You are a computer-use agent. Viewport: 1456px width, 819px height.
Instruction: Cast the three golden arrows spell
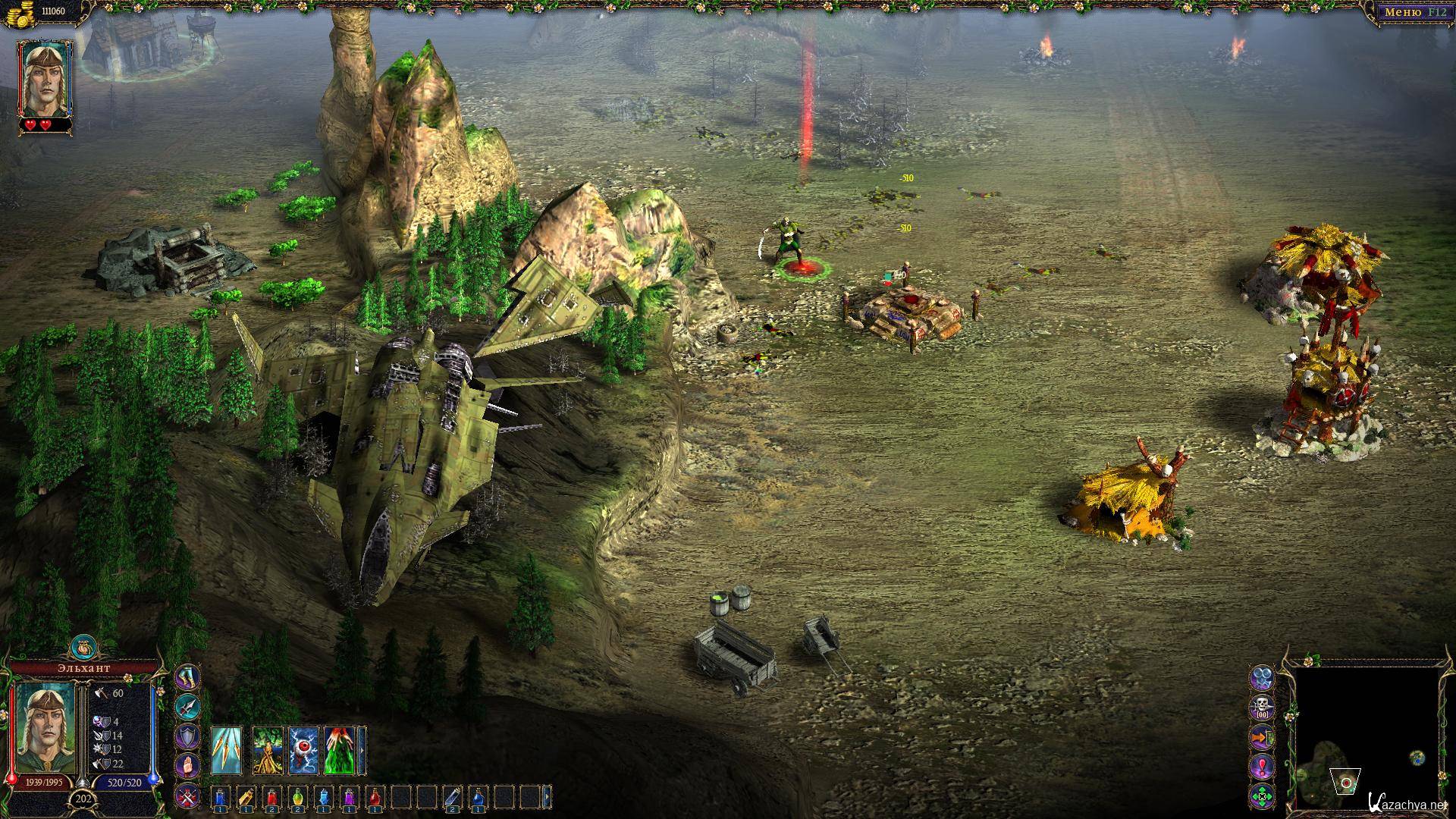click(227, 751)
